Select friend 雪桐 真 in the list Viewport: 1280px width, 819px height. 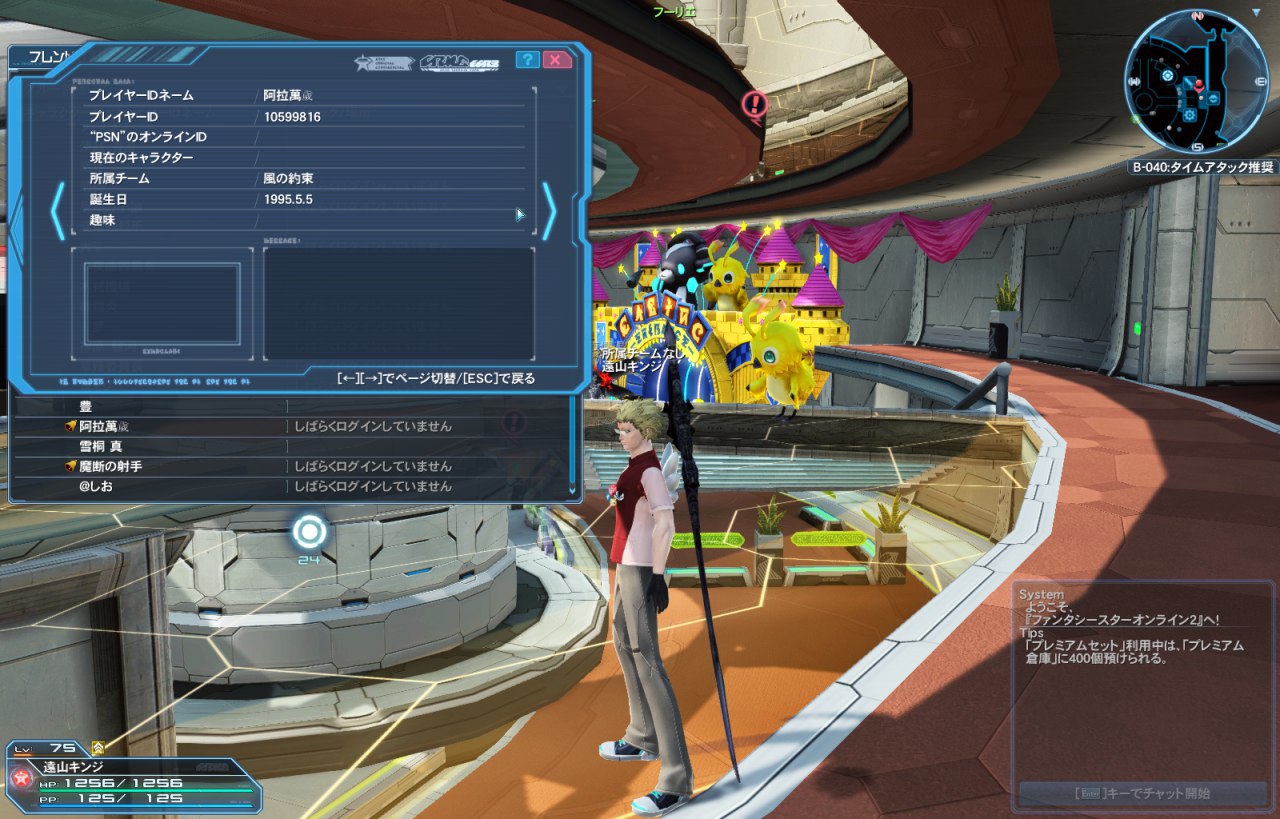coord(101,446)
